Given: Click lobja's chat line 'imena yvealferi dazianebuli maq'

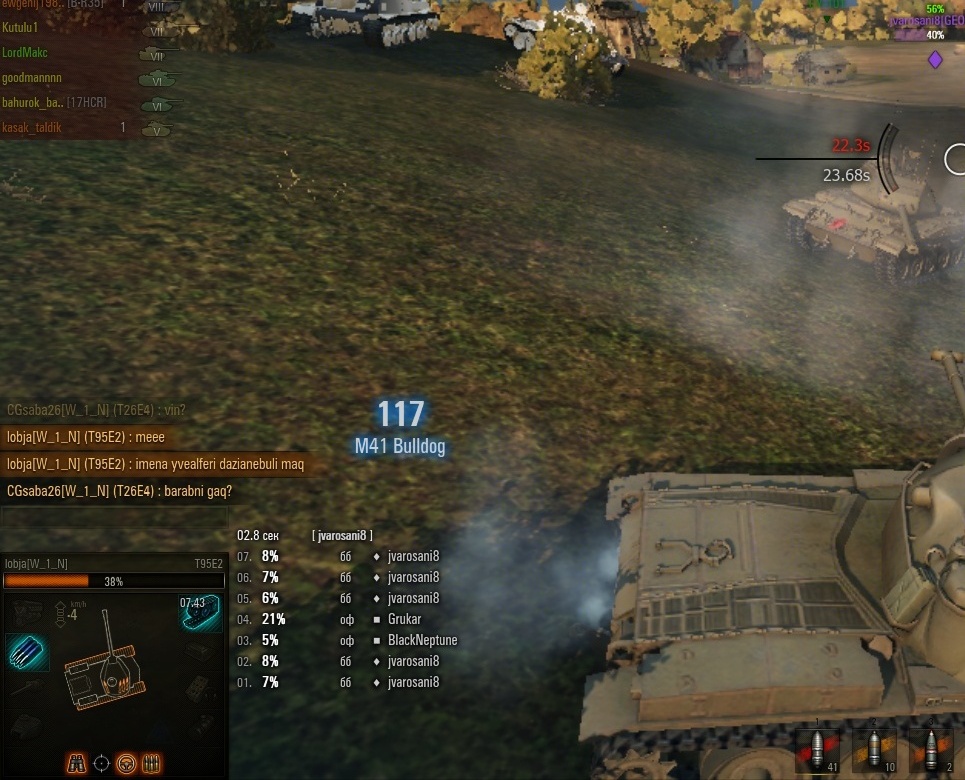Looking at the screenshot, I should click(x=154, y=464).
